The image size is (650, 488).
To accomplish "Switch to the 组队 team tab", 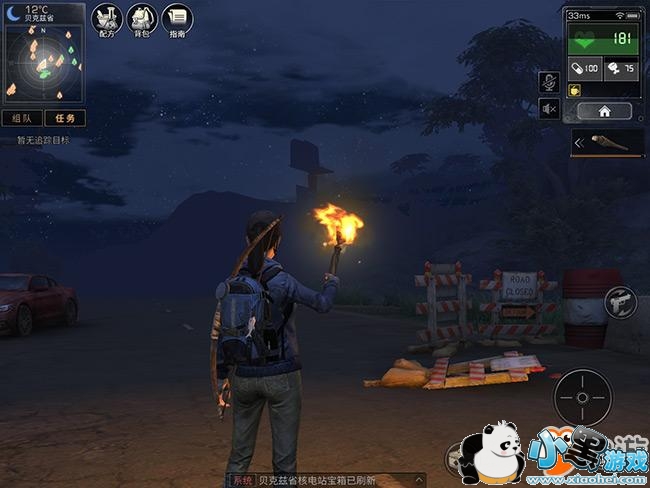I will [x=22, y=118].
